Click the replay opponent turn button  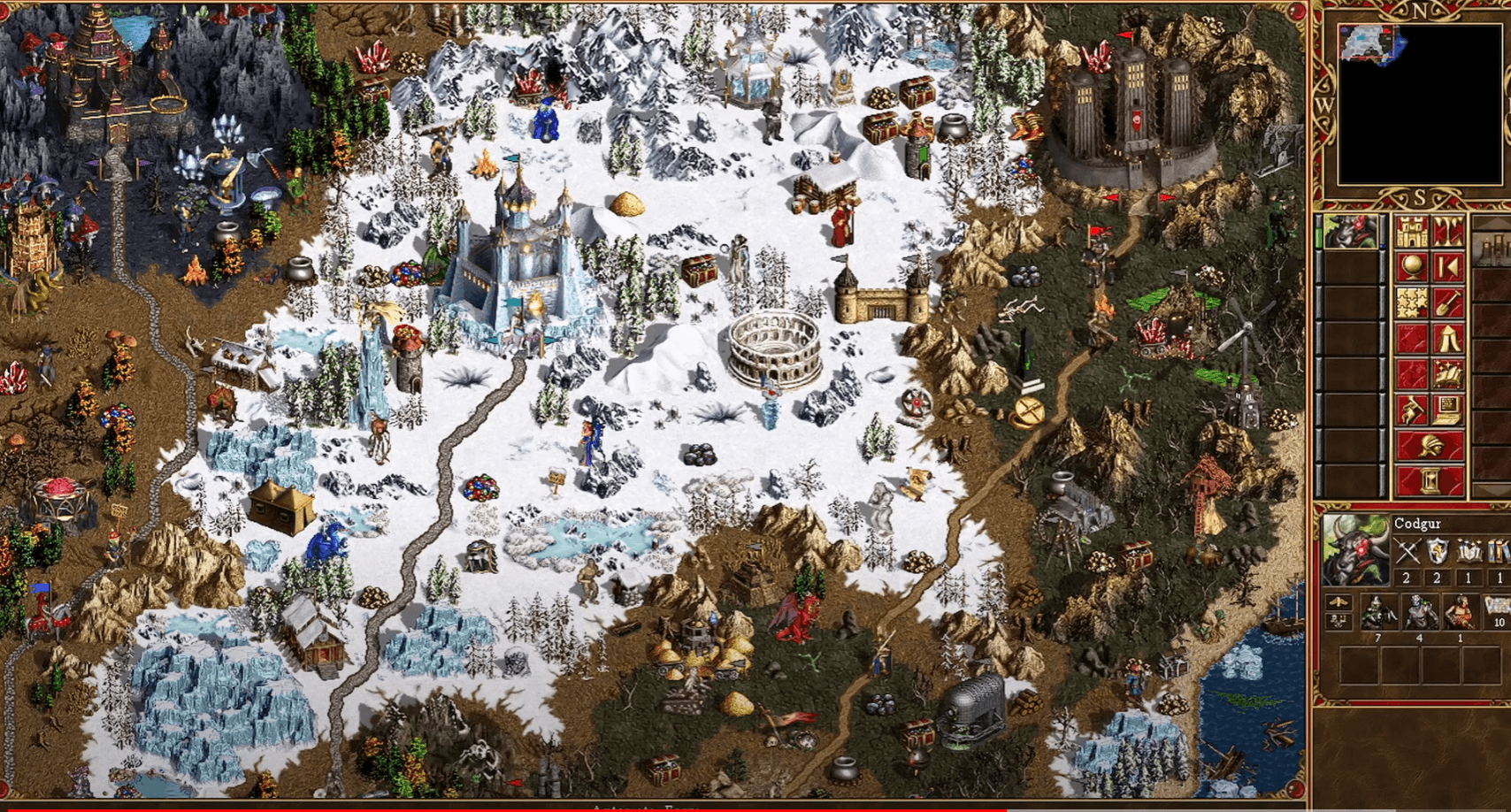click(1449, 266)
